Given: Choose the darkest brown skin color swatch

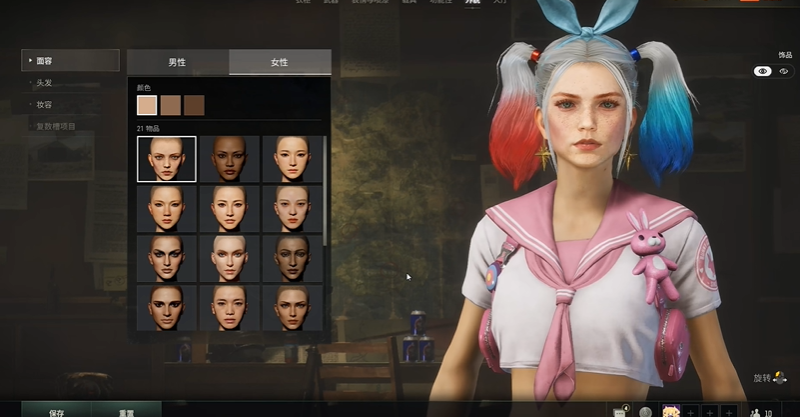Looking at the screenshot, I should pyautogui.click(x=194, y=105).
